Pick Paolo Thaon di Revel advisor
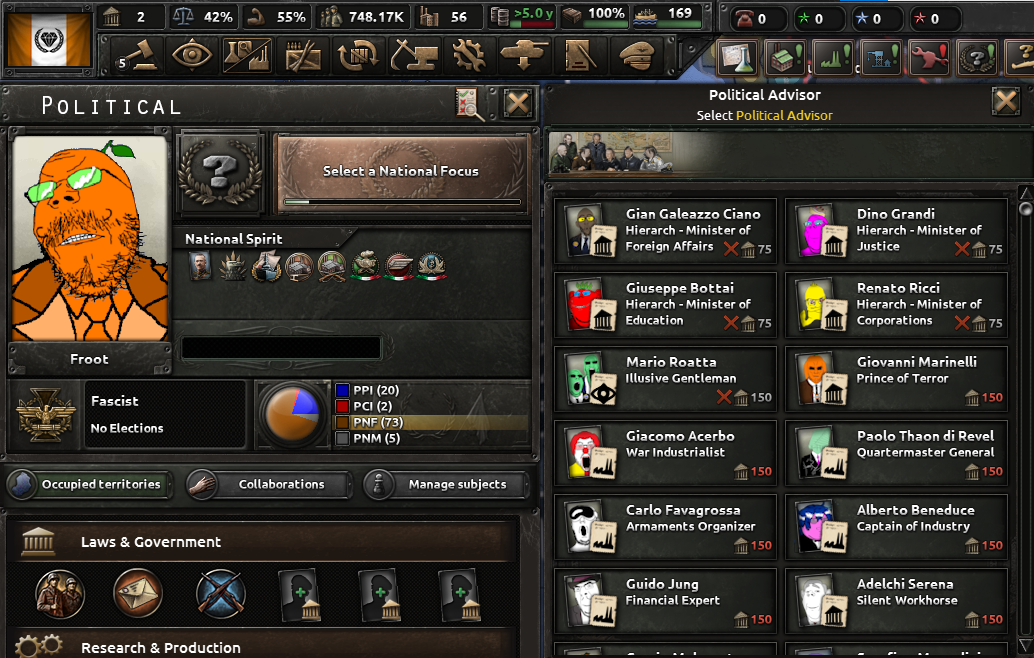Viewport: 1034px width, 658px height. click(x=896, y=453)
